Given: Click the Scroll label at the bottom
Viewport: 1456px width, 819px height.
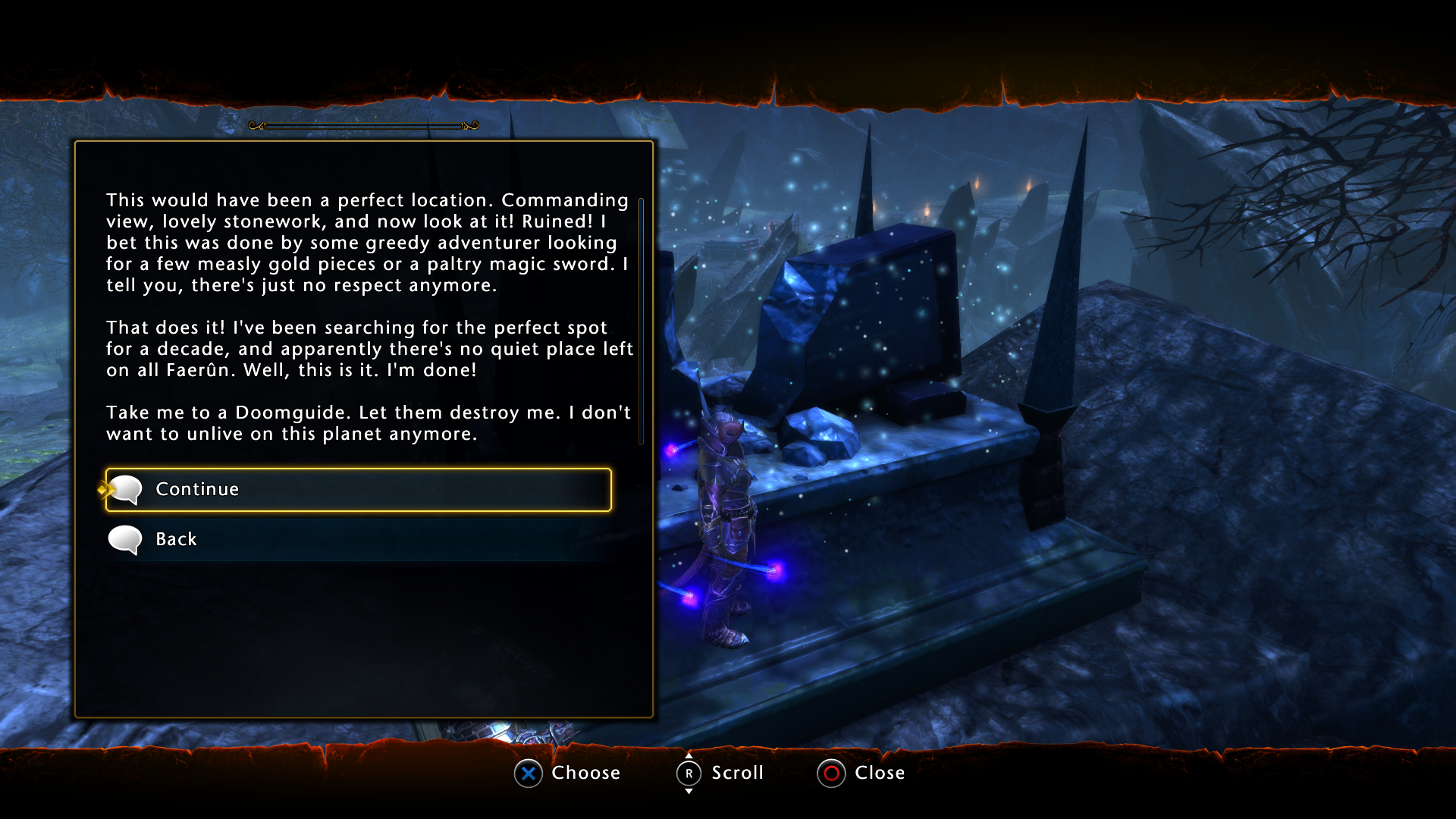Looking at the screenshot, I should [x=736, y=773].
